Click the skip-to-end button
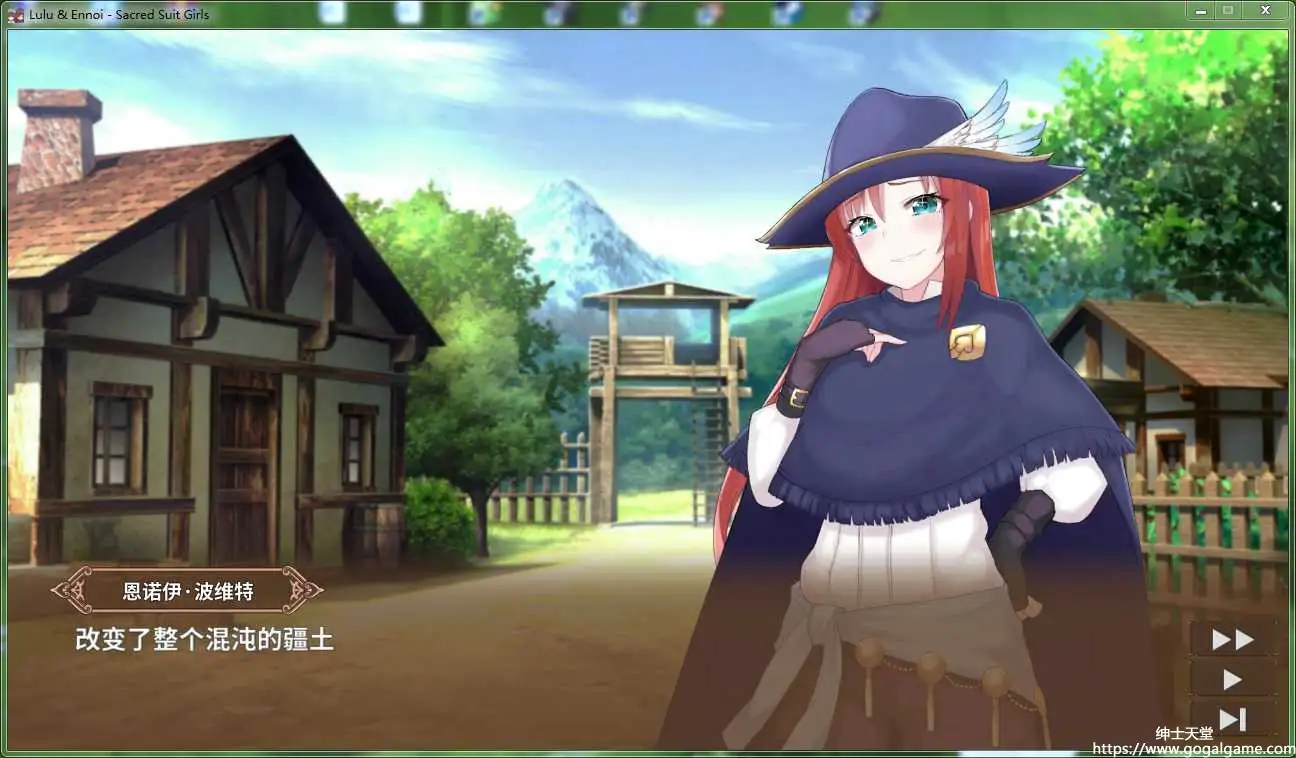 coord(1231,716)
